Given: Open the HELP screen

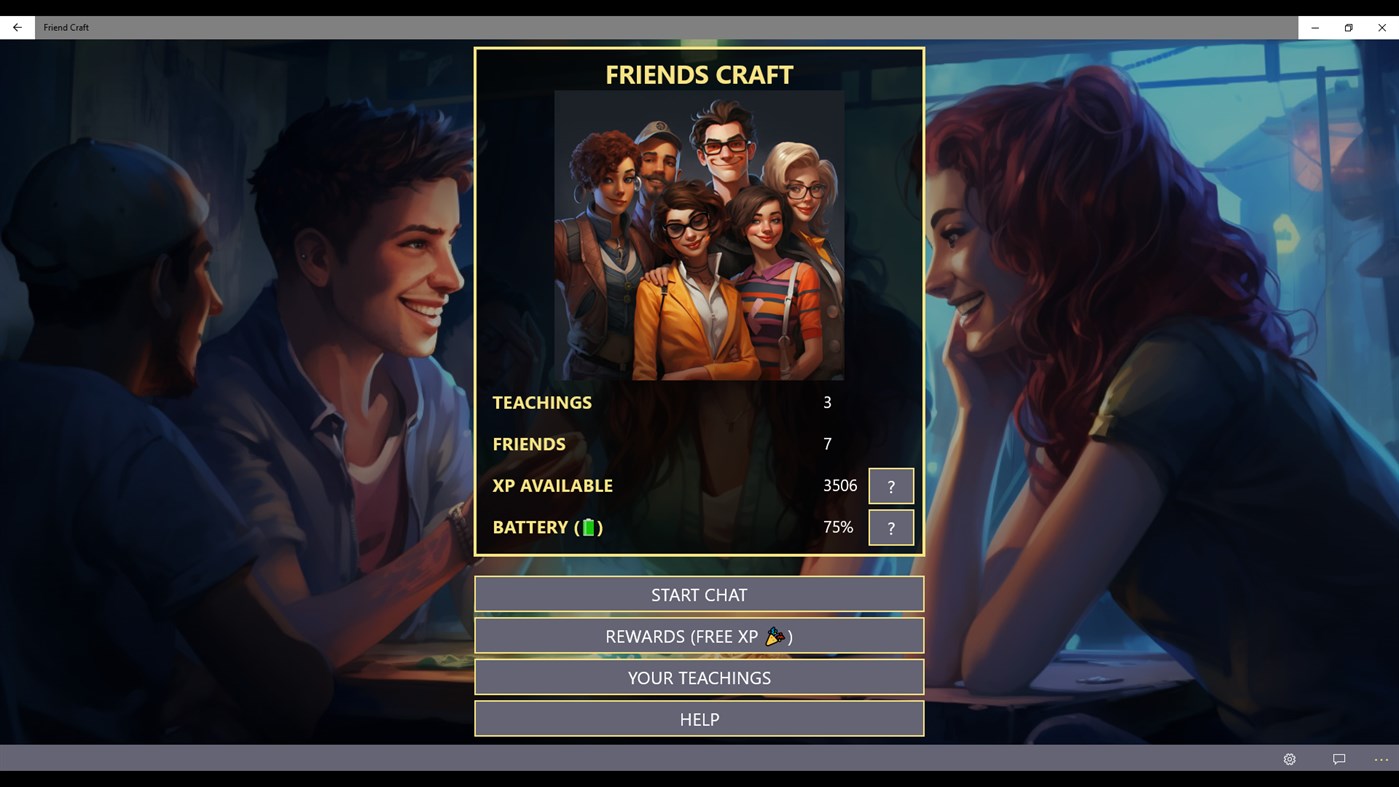Looking at the screenshot, I should [x=699, y=718].
